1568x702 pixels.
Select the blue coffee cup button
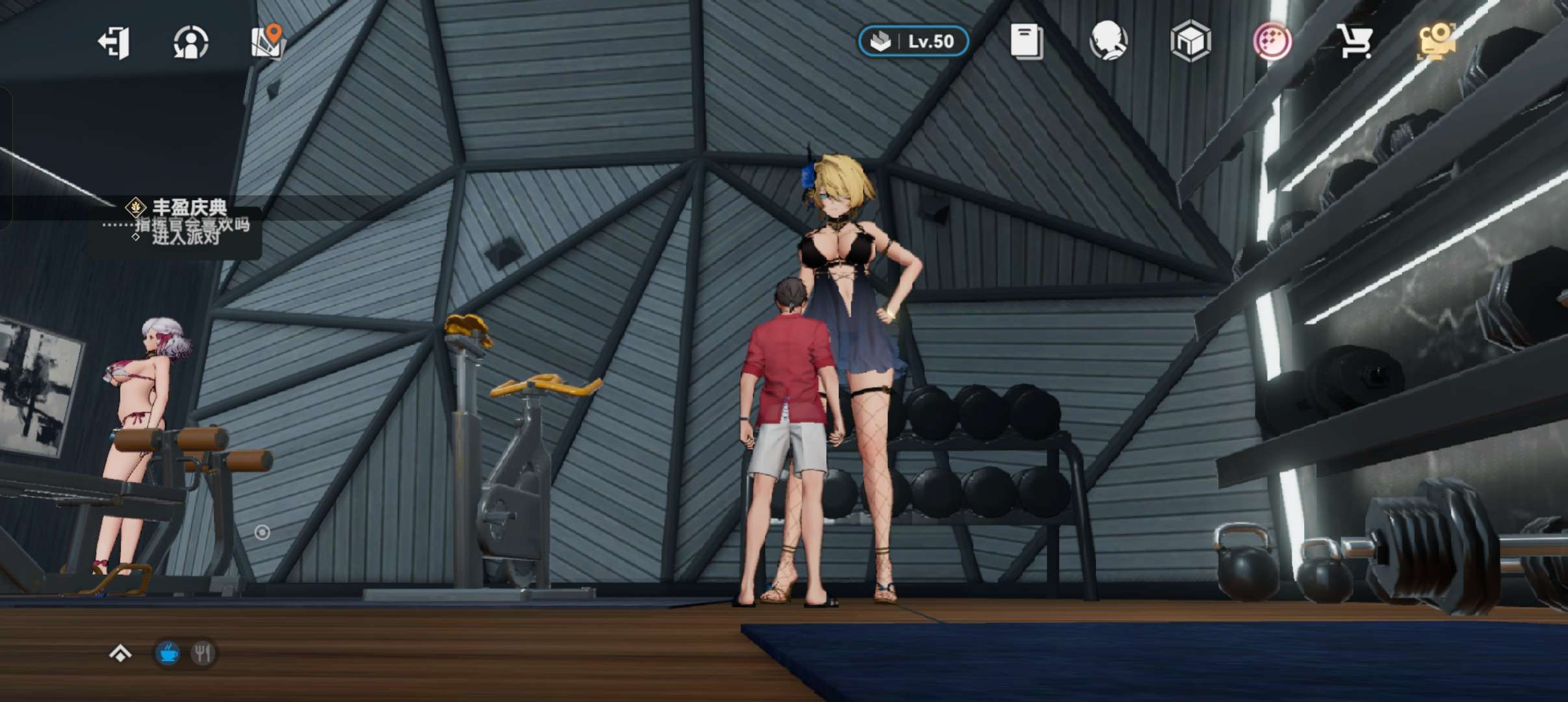tap(168, 653)
